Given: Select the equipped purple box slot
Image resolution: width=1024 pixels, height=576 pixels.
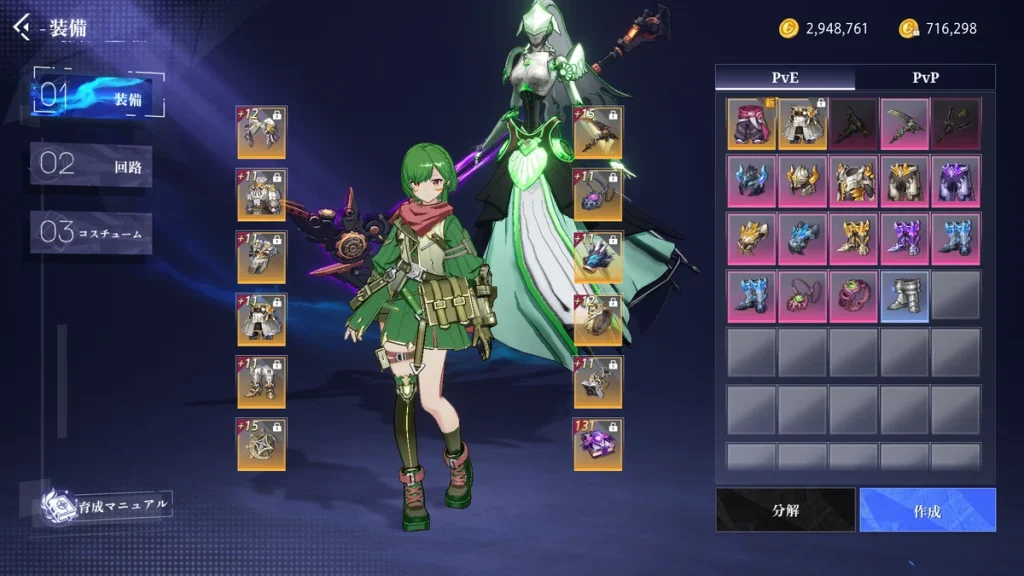Looking at the screenshot, I should pyautogui.click(x=598, y=444).
